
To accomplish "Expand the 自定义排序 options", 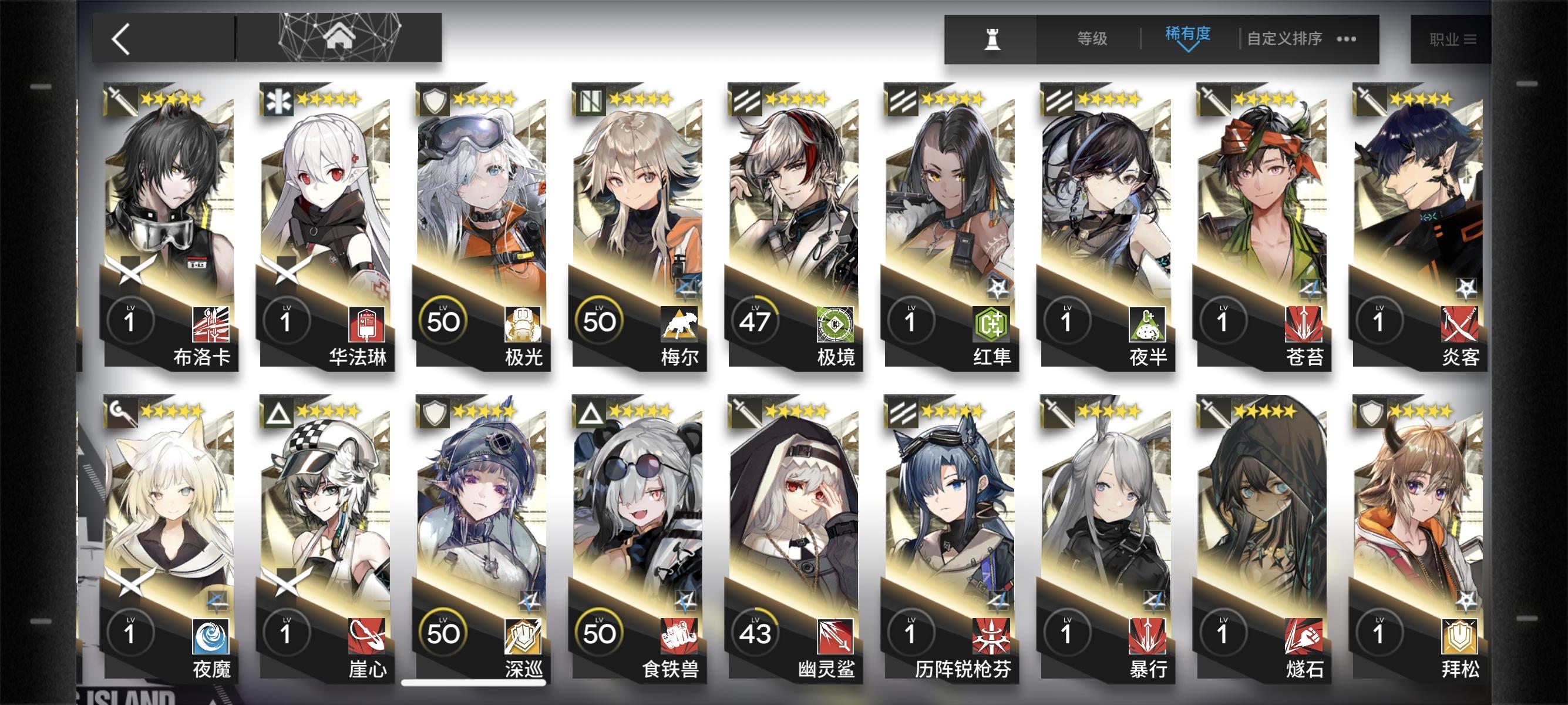I will [x=1286, y=38].
